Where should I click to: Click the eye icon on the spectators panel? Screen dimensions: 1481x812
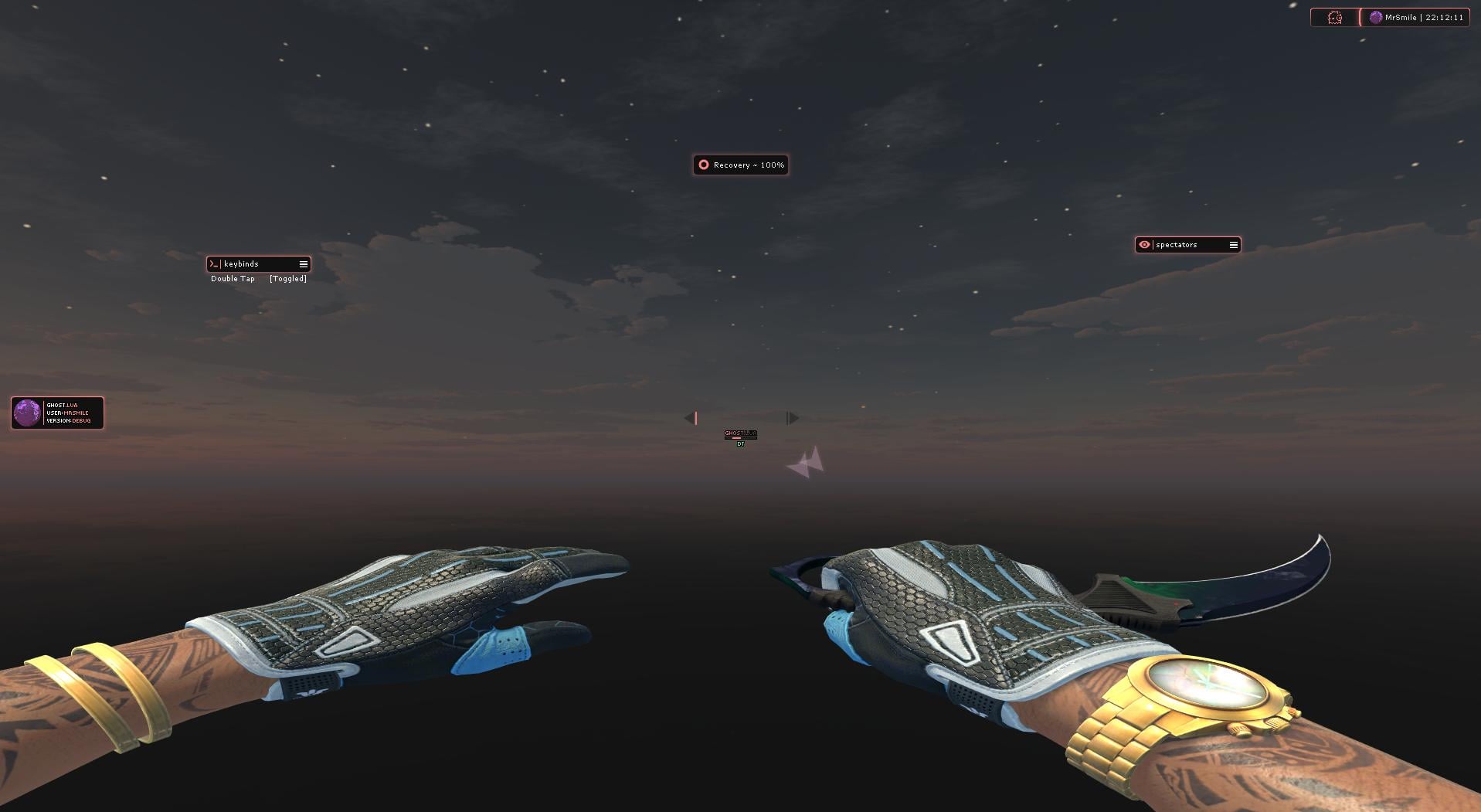coord(1144,245)
